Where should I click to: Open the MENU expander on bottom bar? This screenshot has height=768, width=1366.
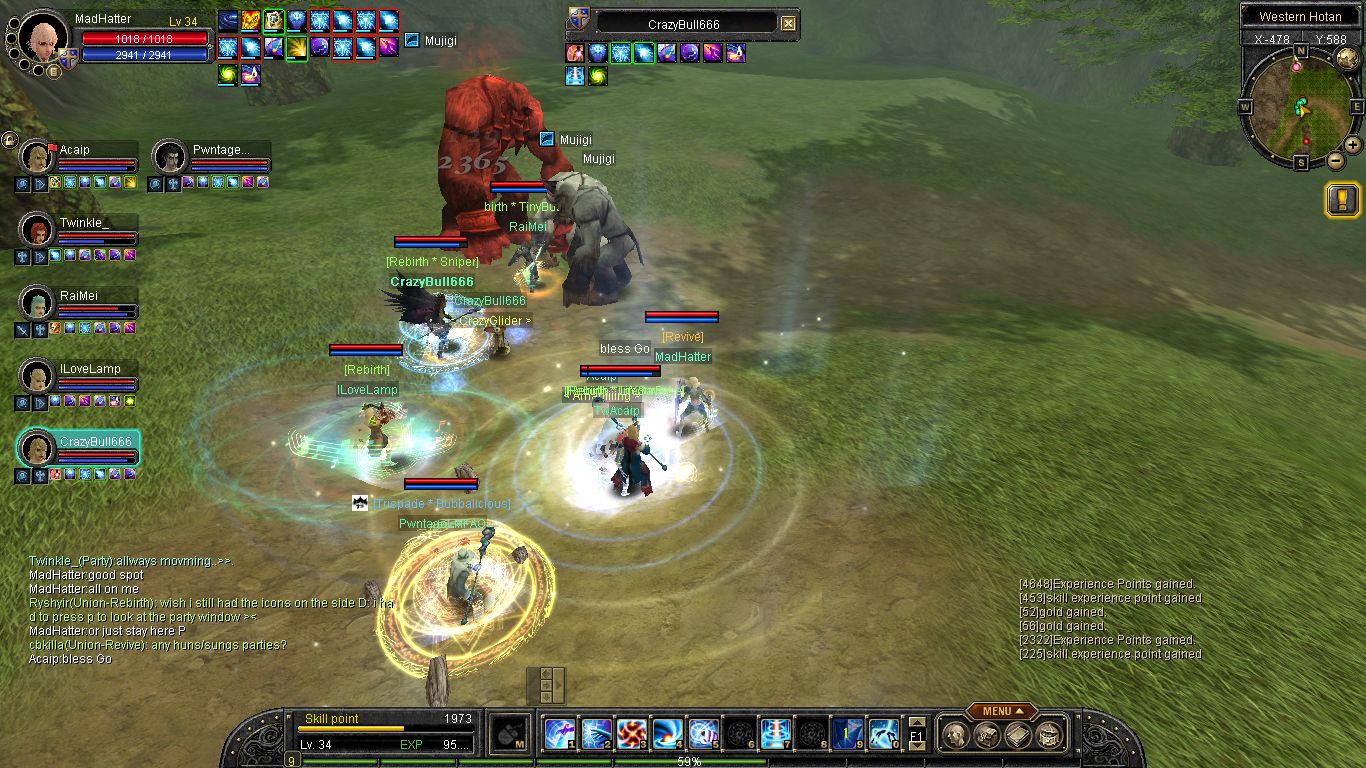pyautogui.click(x=1000, y=711)
